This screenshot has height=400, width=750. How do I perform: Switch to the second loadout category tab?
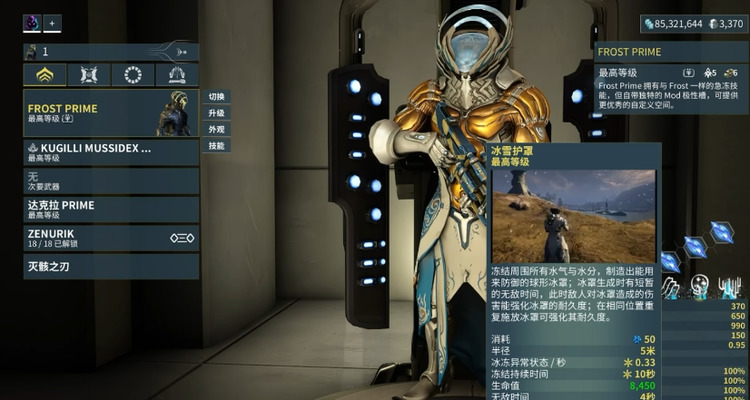coord(89,75)
